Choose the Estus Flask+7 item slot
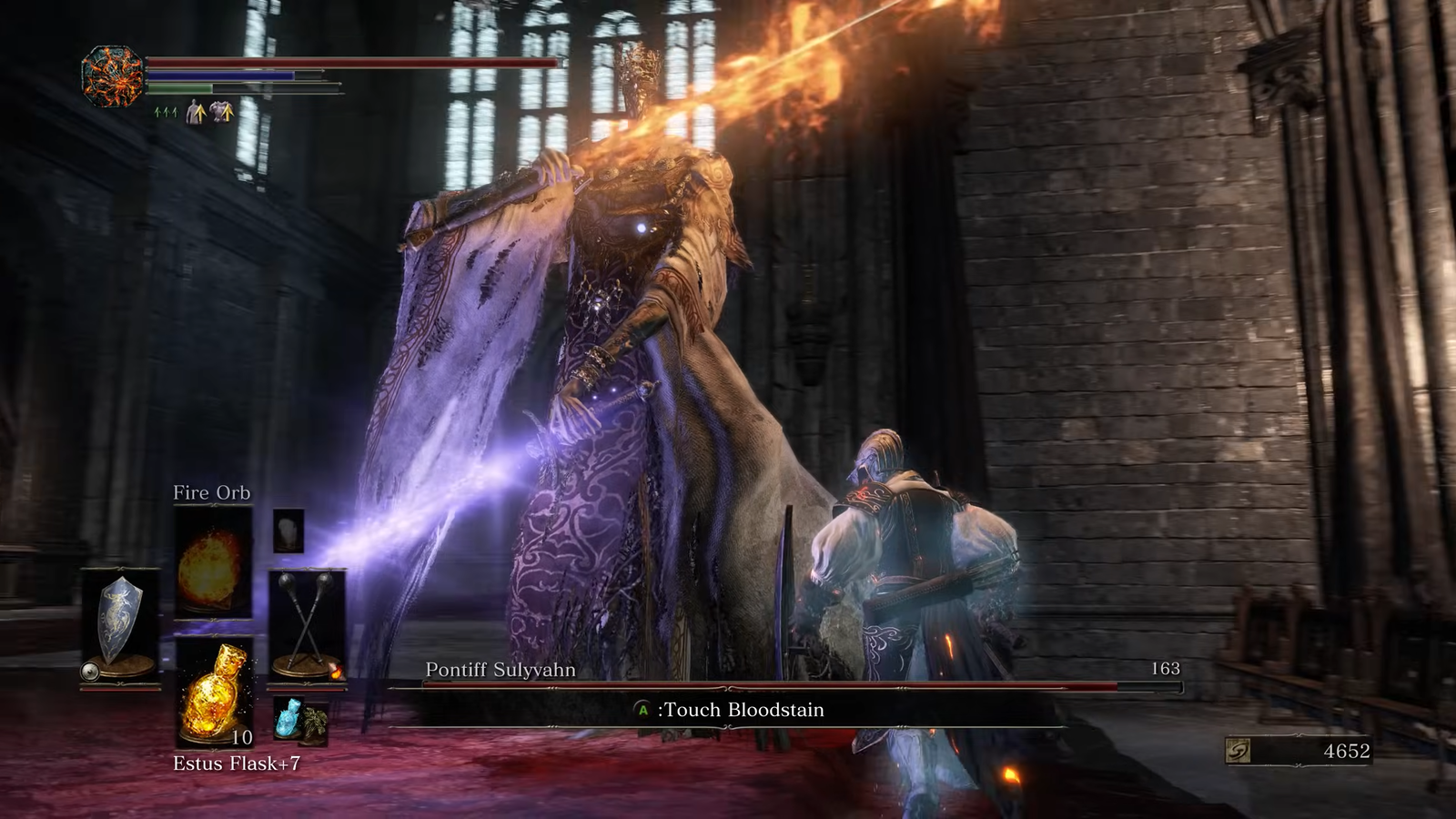Image resolution: width=1456 pixels, height=819 pixels. 215,692
